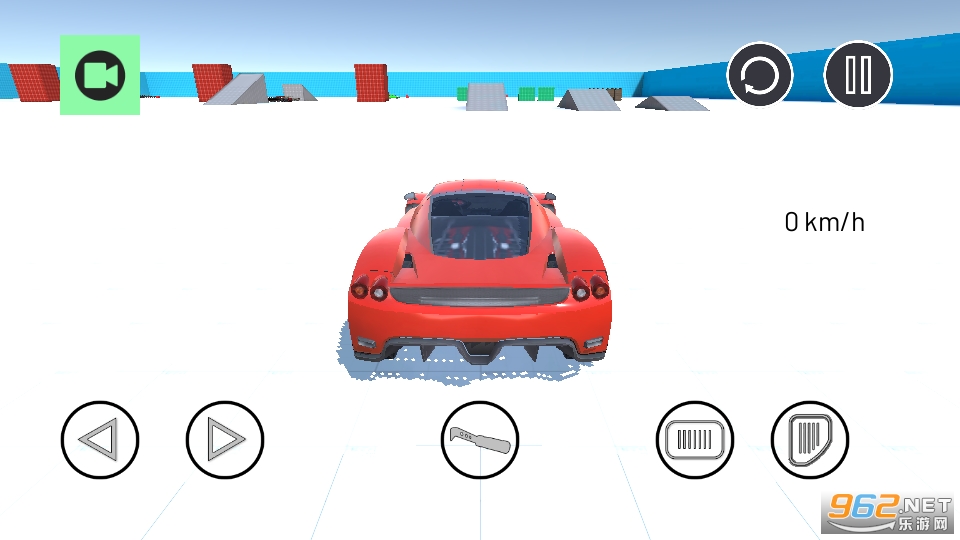Steer left with the left arrow button

tap(100, 439)
